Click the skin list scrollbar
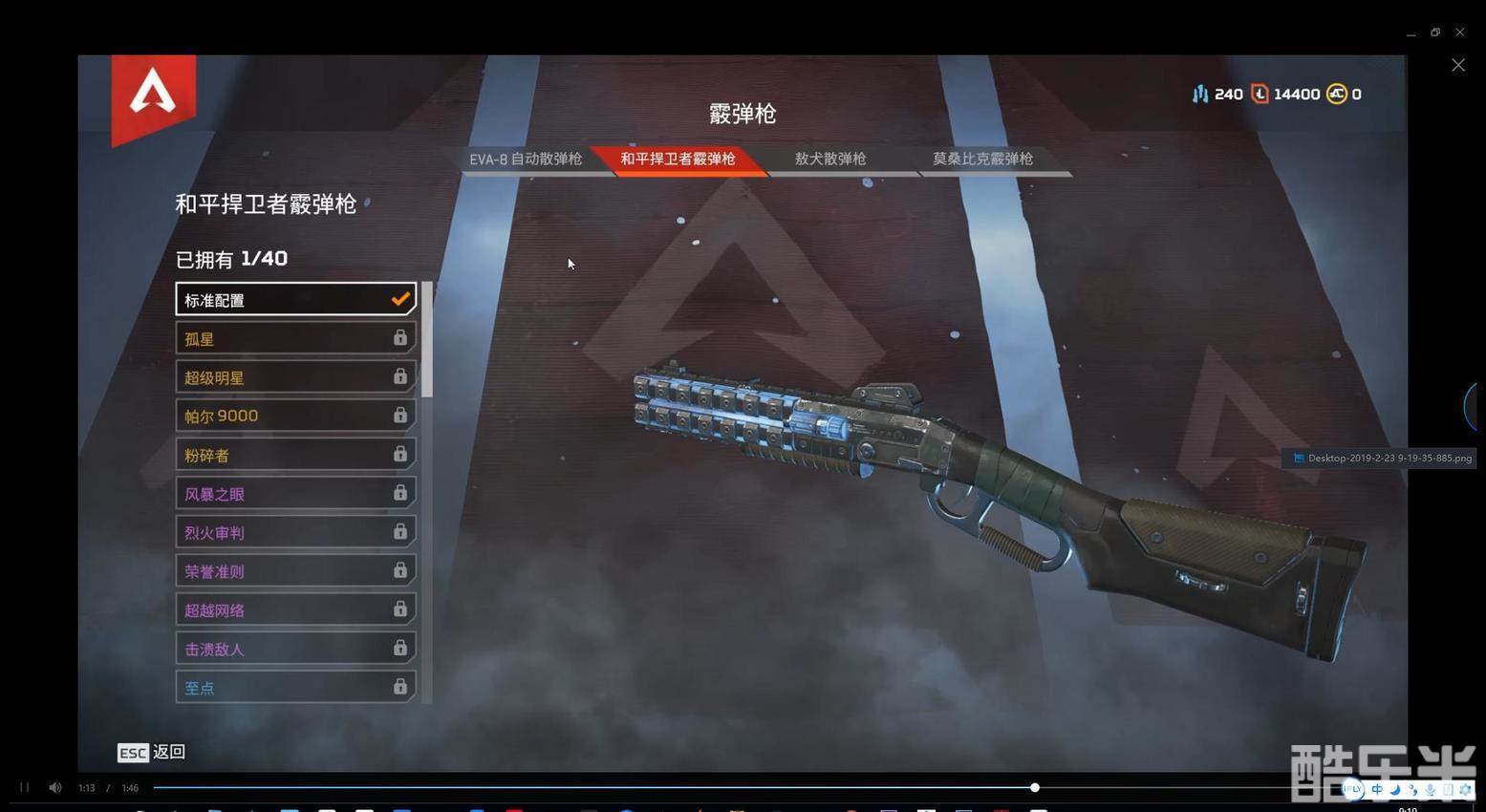The height and width of the screenshot is (812, 1486). (x=427, y=339)
